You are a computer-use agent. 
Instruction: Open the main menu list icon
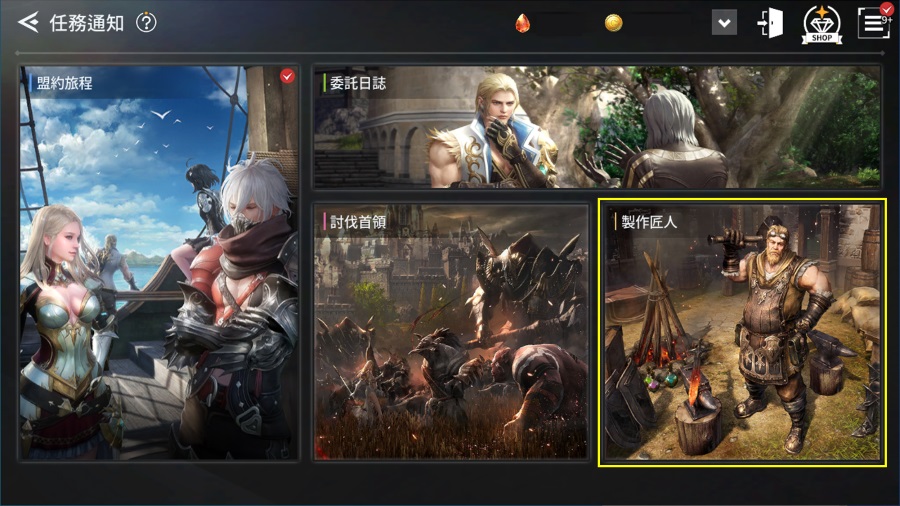pyautogui.click(x=874, y=23)
